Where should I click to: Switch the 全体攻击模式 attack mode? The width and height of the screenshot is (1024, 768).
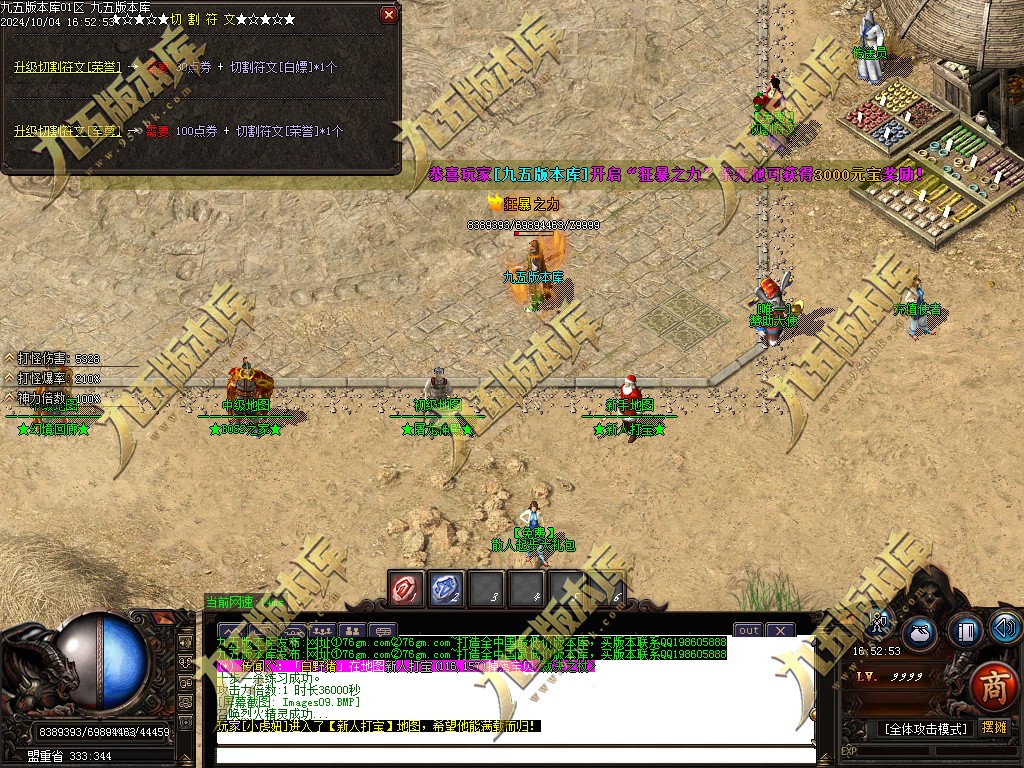point(925,728)
